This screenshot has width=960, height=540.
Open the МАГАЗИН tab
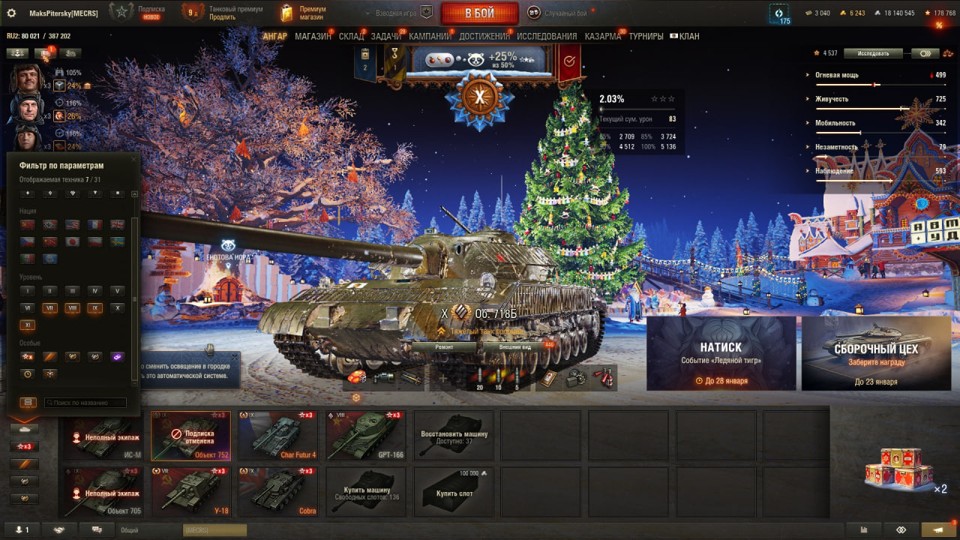(313, 37)
